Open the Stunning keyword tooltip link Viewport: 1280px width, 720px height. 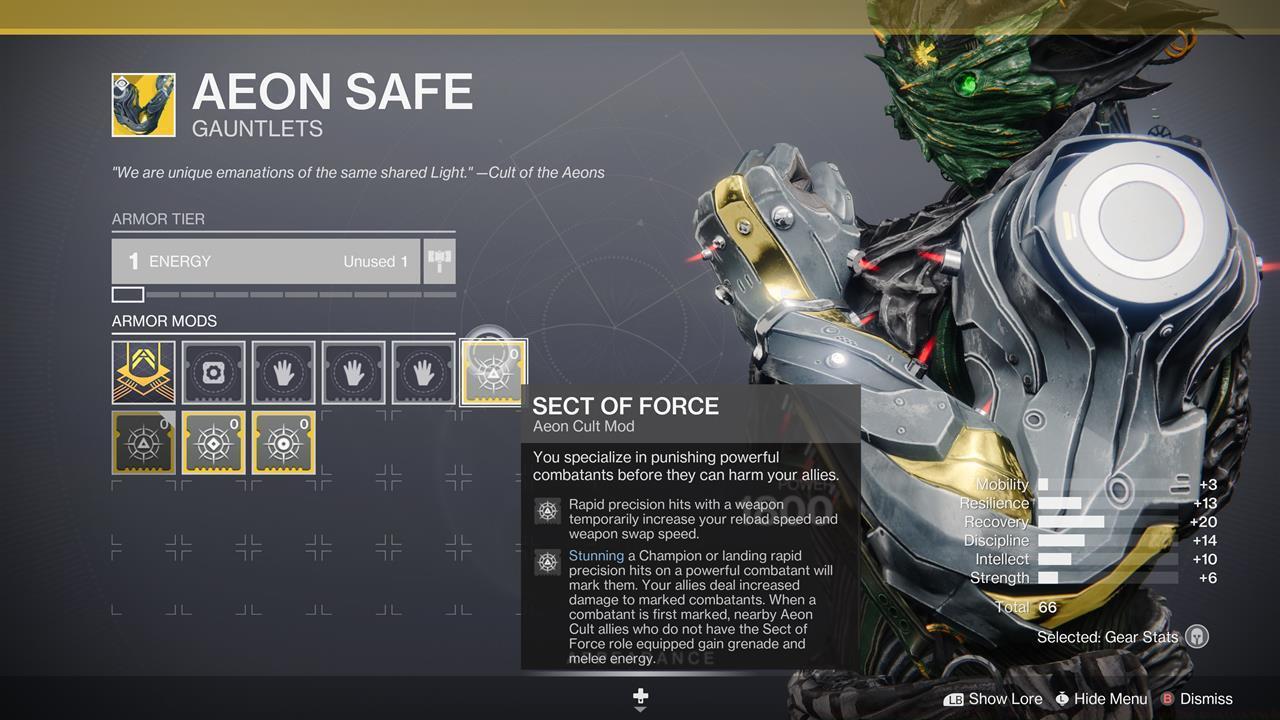596,555
